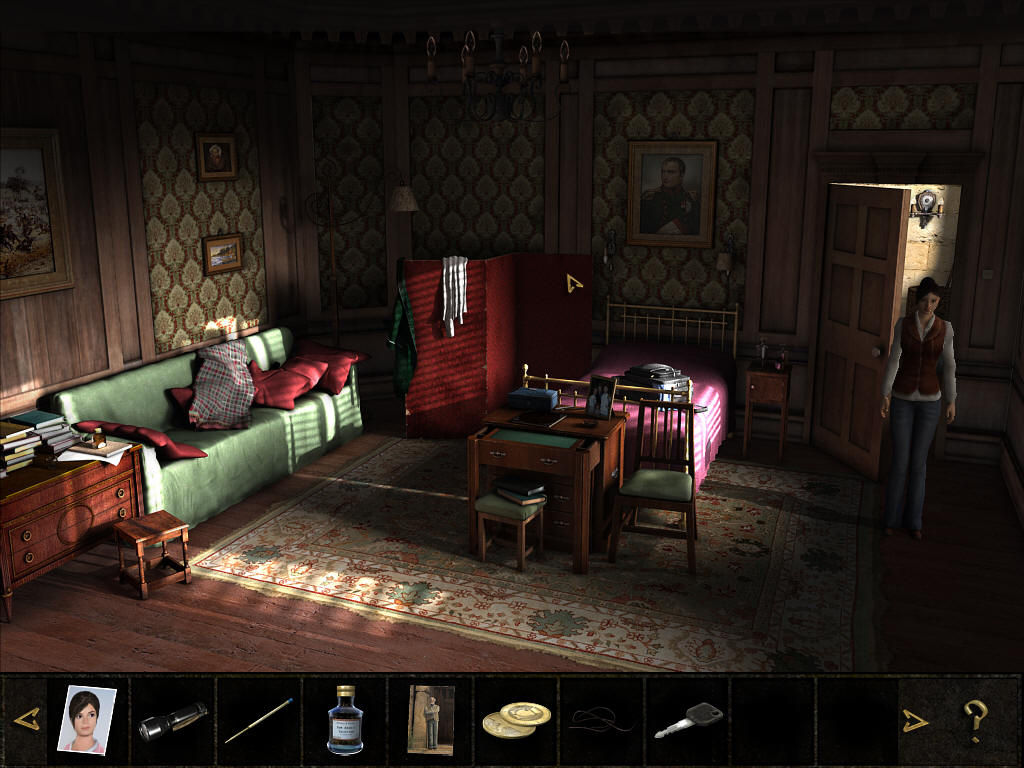Pick the two gold coins
Screen dimensions: 1024x768
(516, 720)
